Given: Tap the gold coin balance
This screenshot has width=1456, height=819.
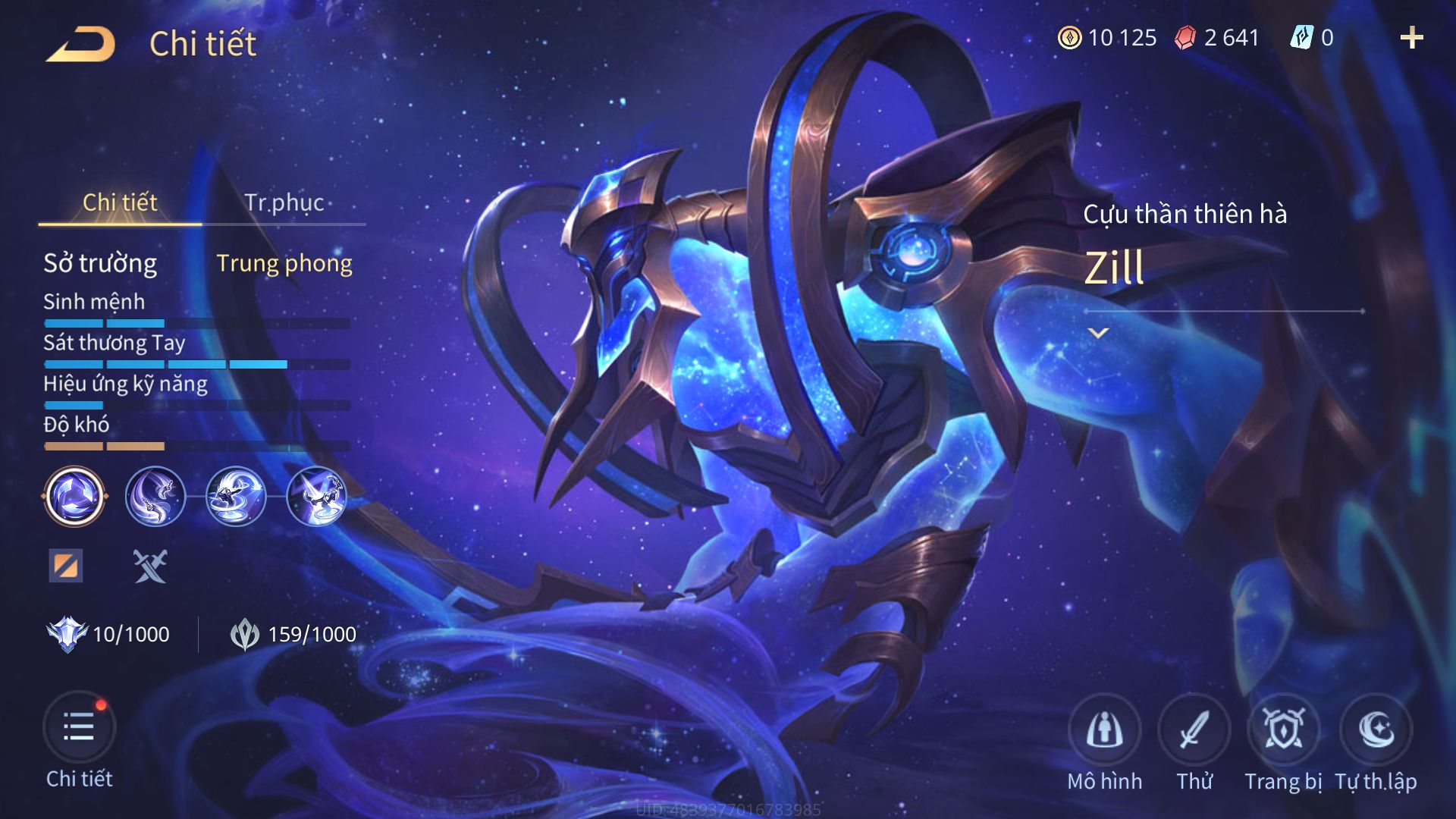Looking at the screenshot, I should [x=1107, y=38].
